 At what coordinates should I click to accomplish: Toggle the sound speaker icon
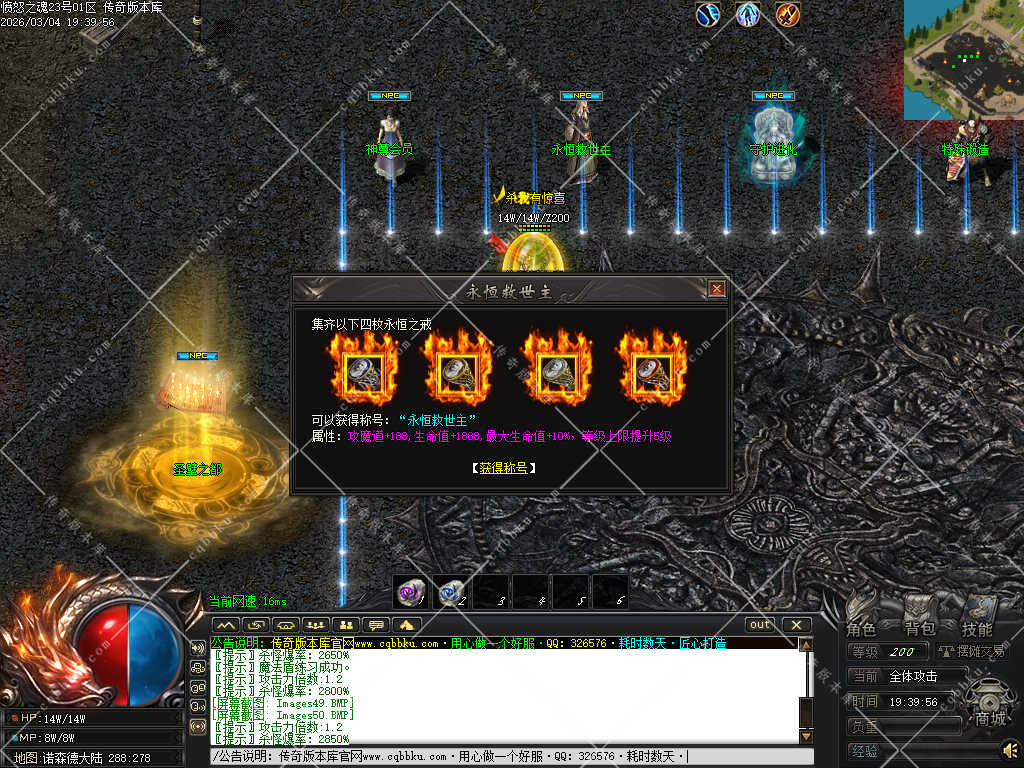(x=1010, y=749)
